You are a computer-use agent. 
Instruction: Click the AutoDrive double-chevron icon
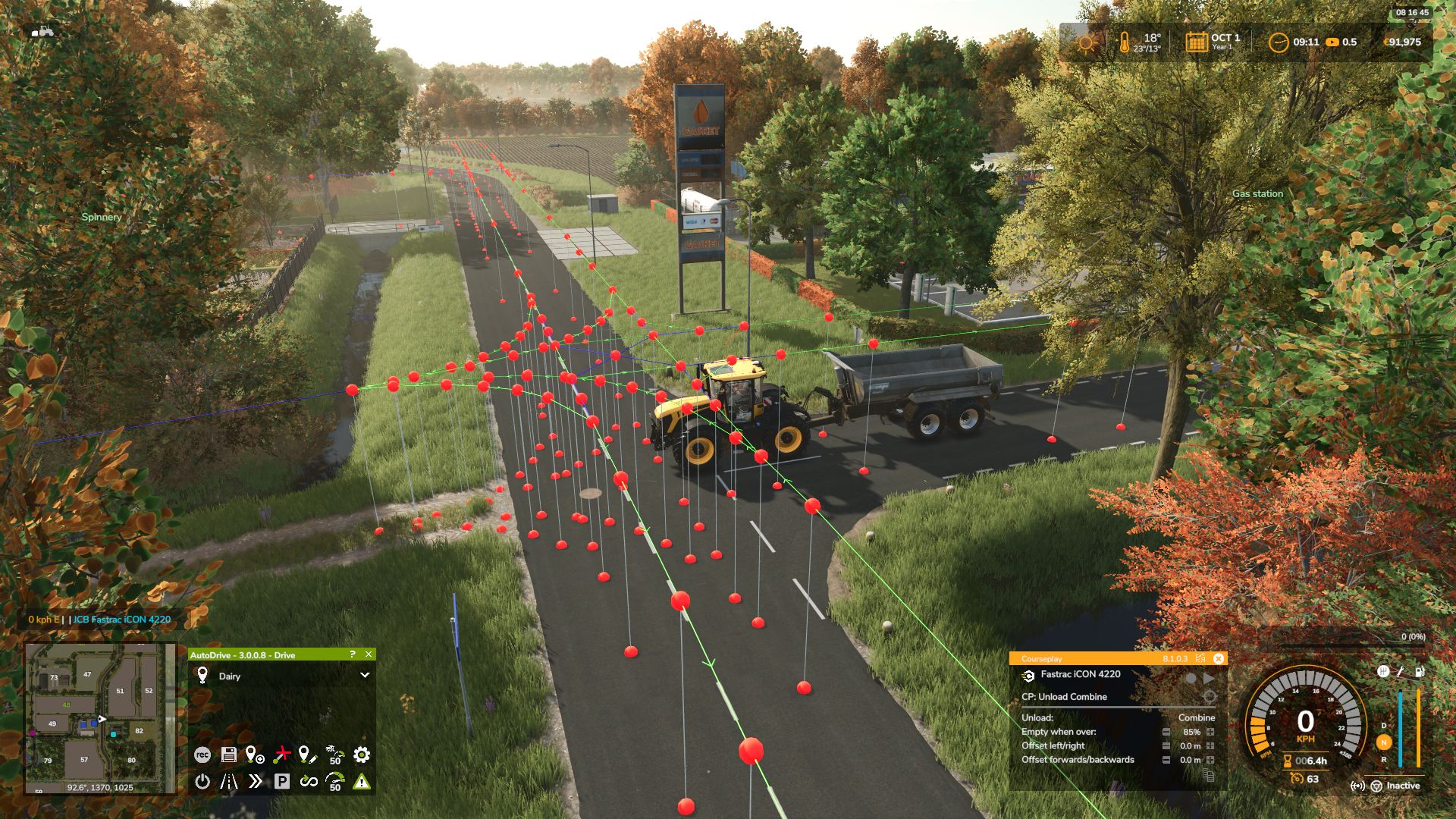[x=256, y=781]
